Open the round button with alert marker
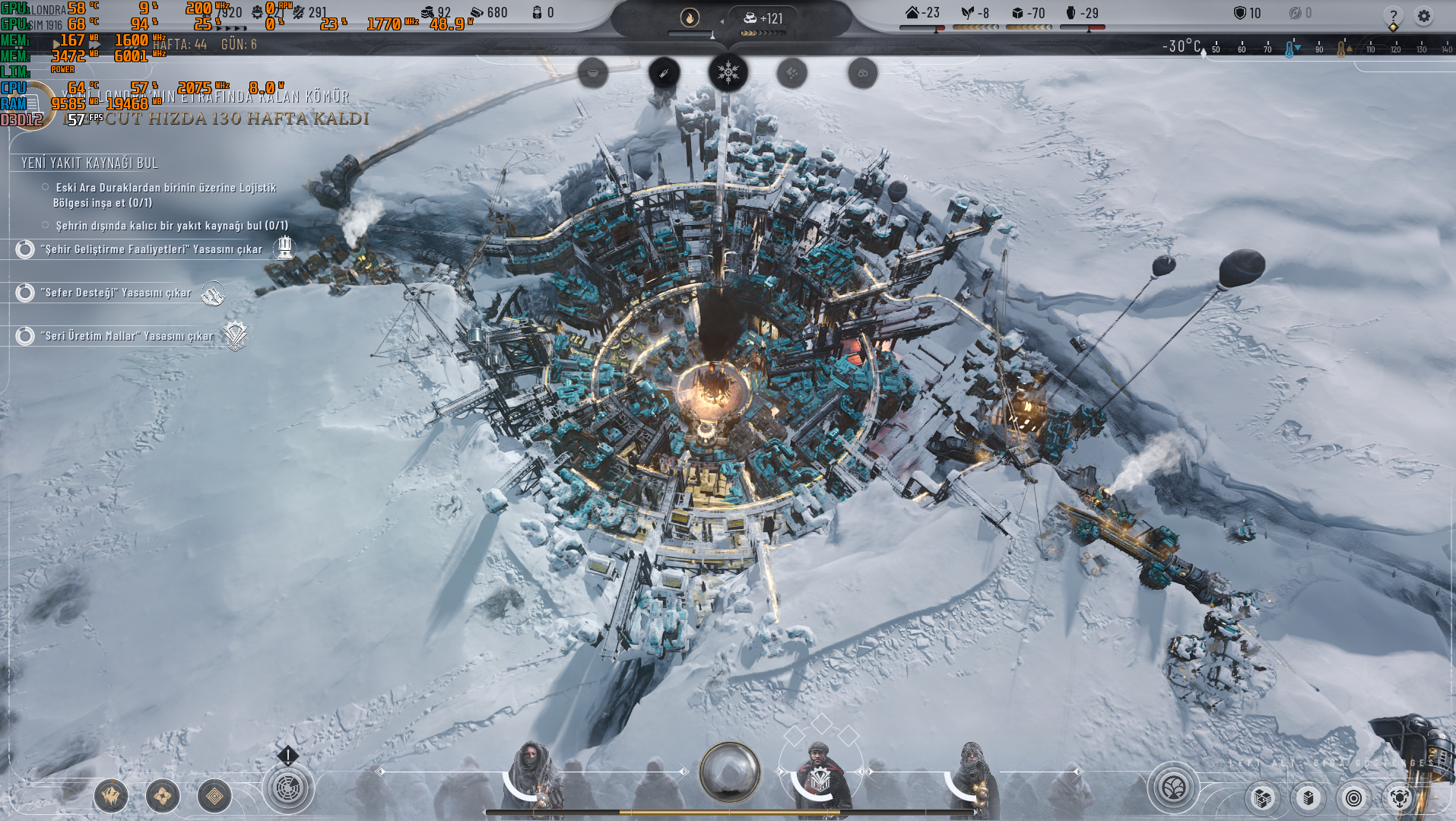 tap(287, 788)
